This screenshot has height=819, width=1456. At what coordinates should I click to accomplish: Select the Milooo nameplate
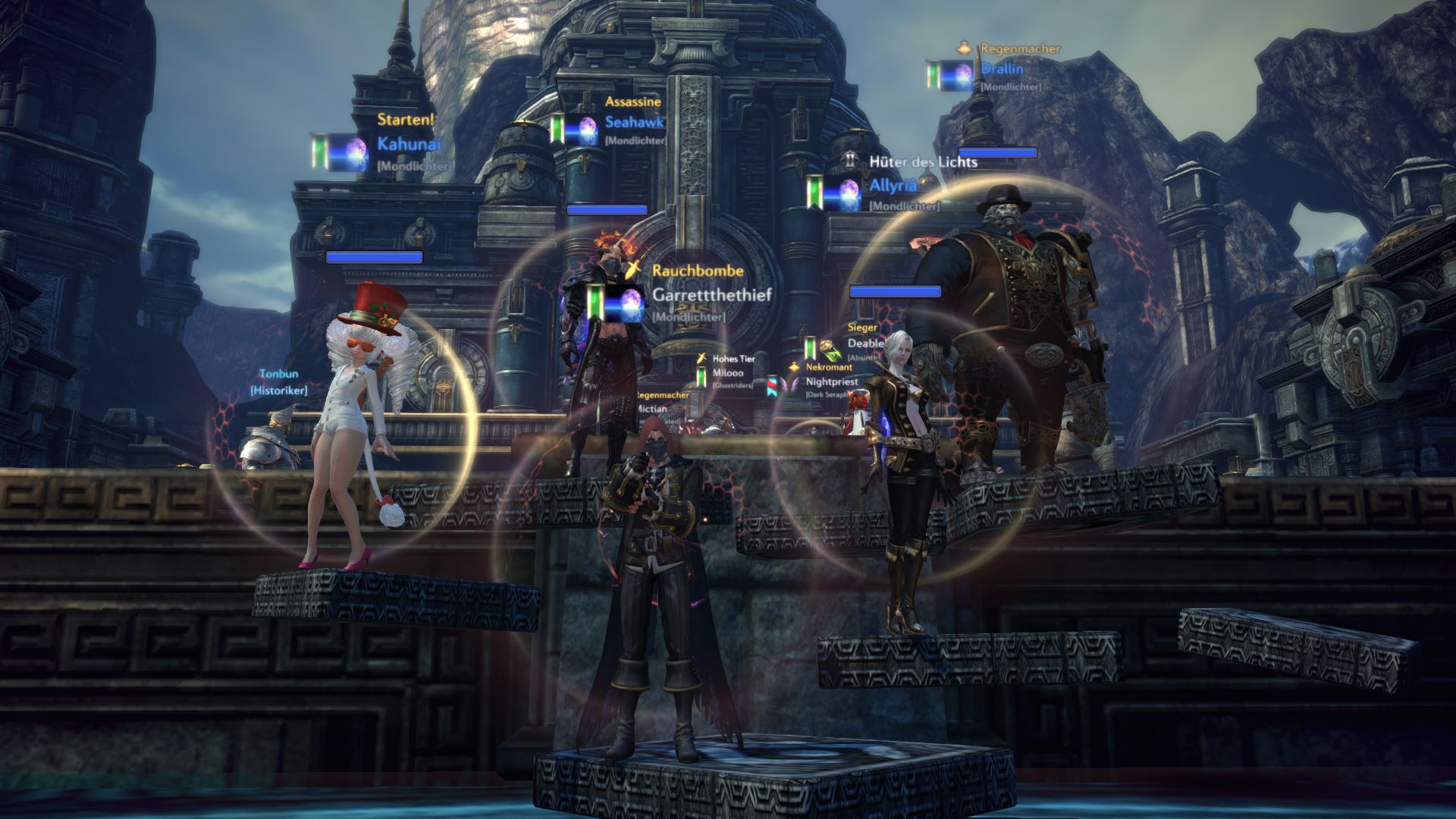click(728, 372)
